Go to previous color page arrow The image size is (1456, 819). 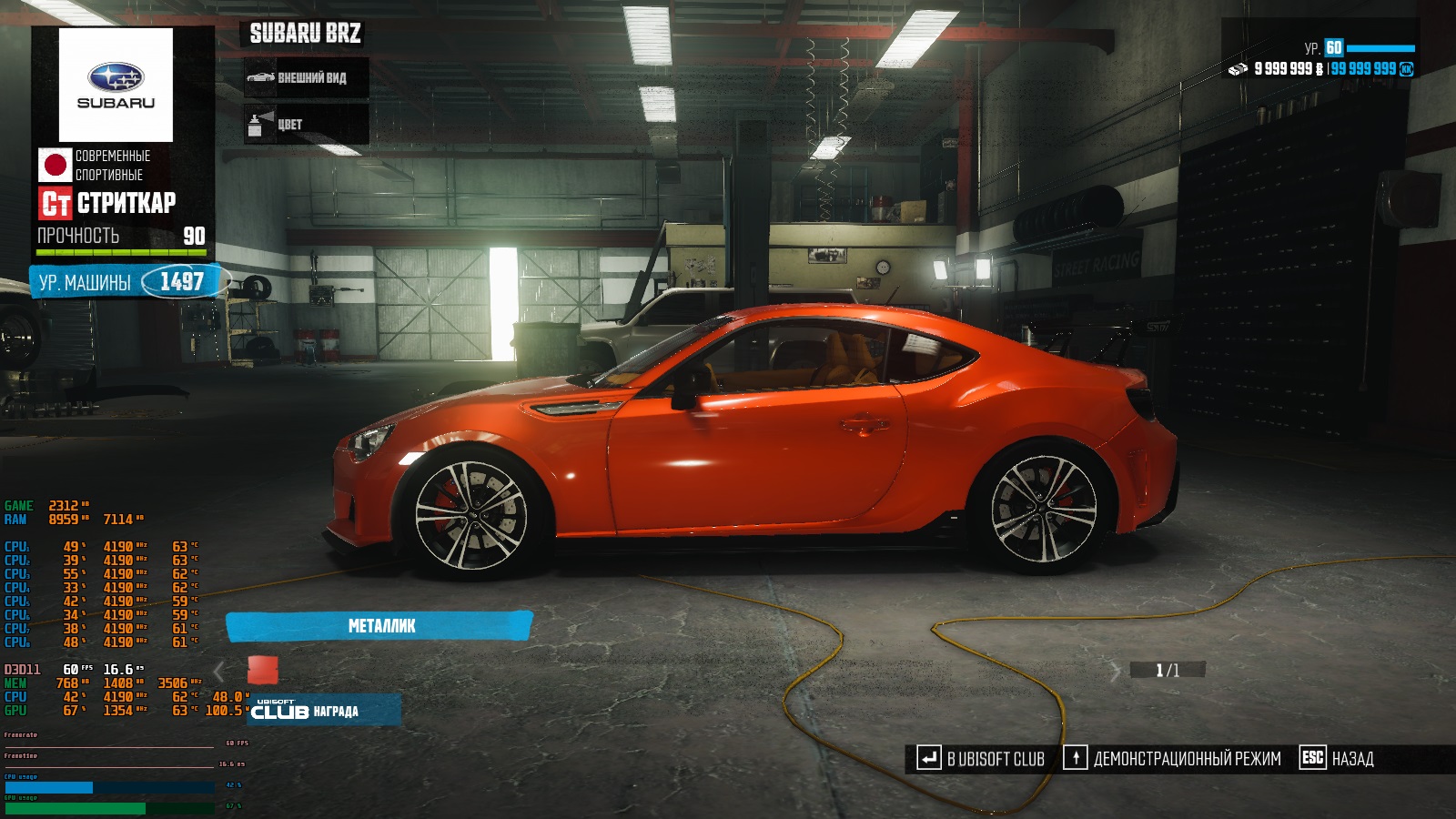[x=218, y=672]
